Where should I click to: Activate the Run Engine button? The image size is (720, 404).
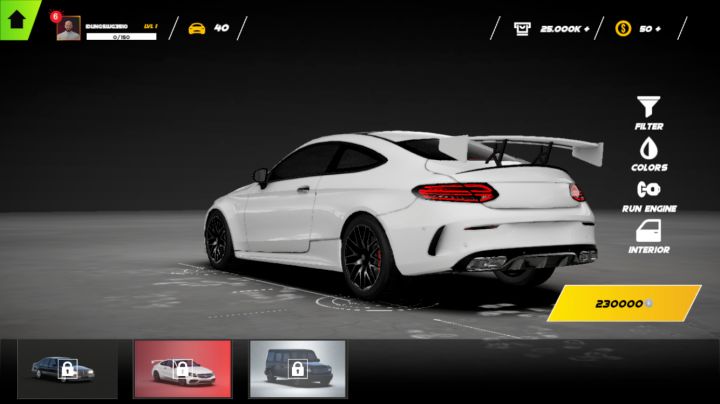[x=649, y=195]
